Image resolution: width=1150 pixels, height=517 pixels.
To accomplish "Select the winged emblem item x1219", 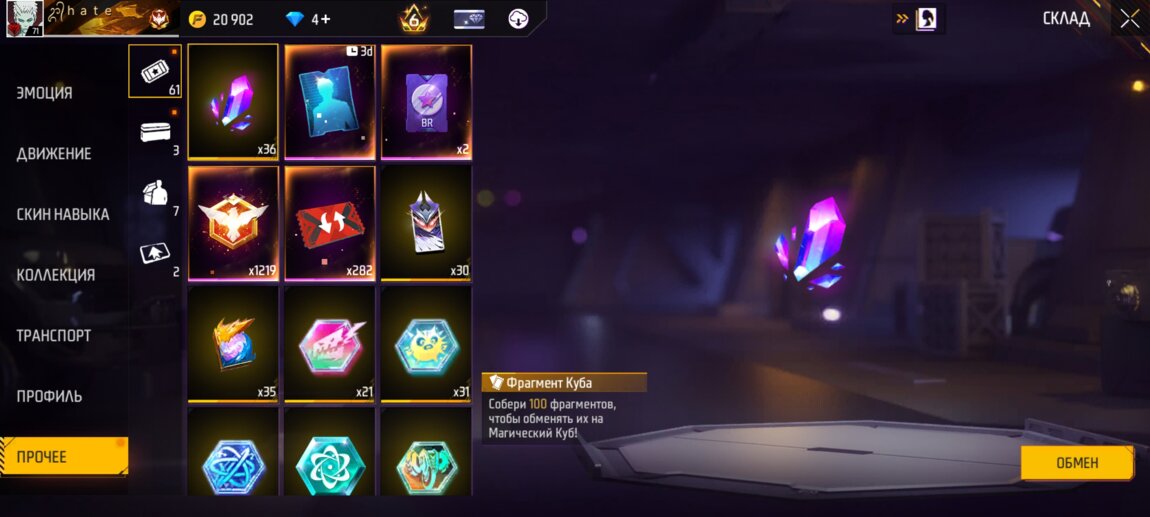I will [x=233, y=223].
